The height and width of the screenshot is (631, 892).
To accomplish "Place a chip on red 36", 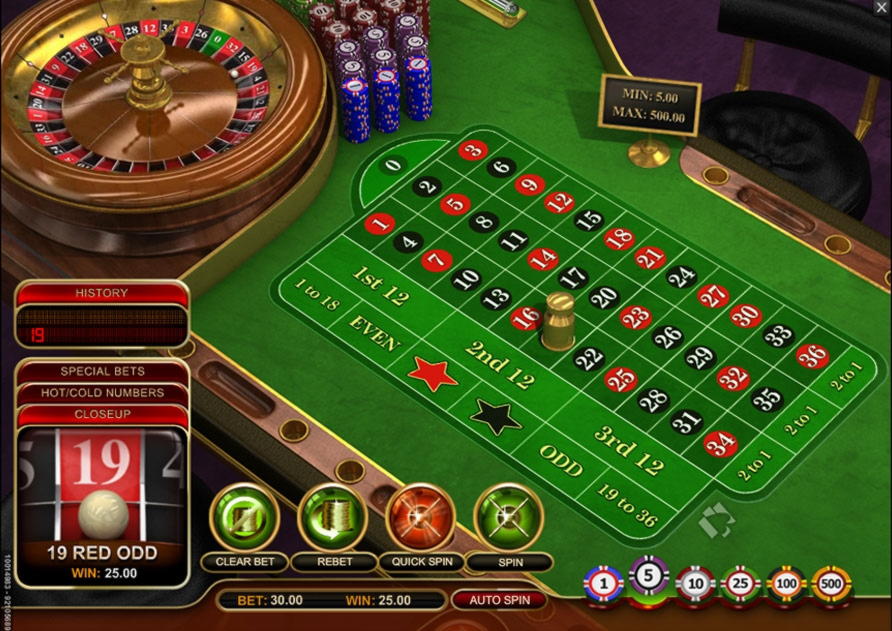I will tap(812, 356).
